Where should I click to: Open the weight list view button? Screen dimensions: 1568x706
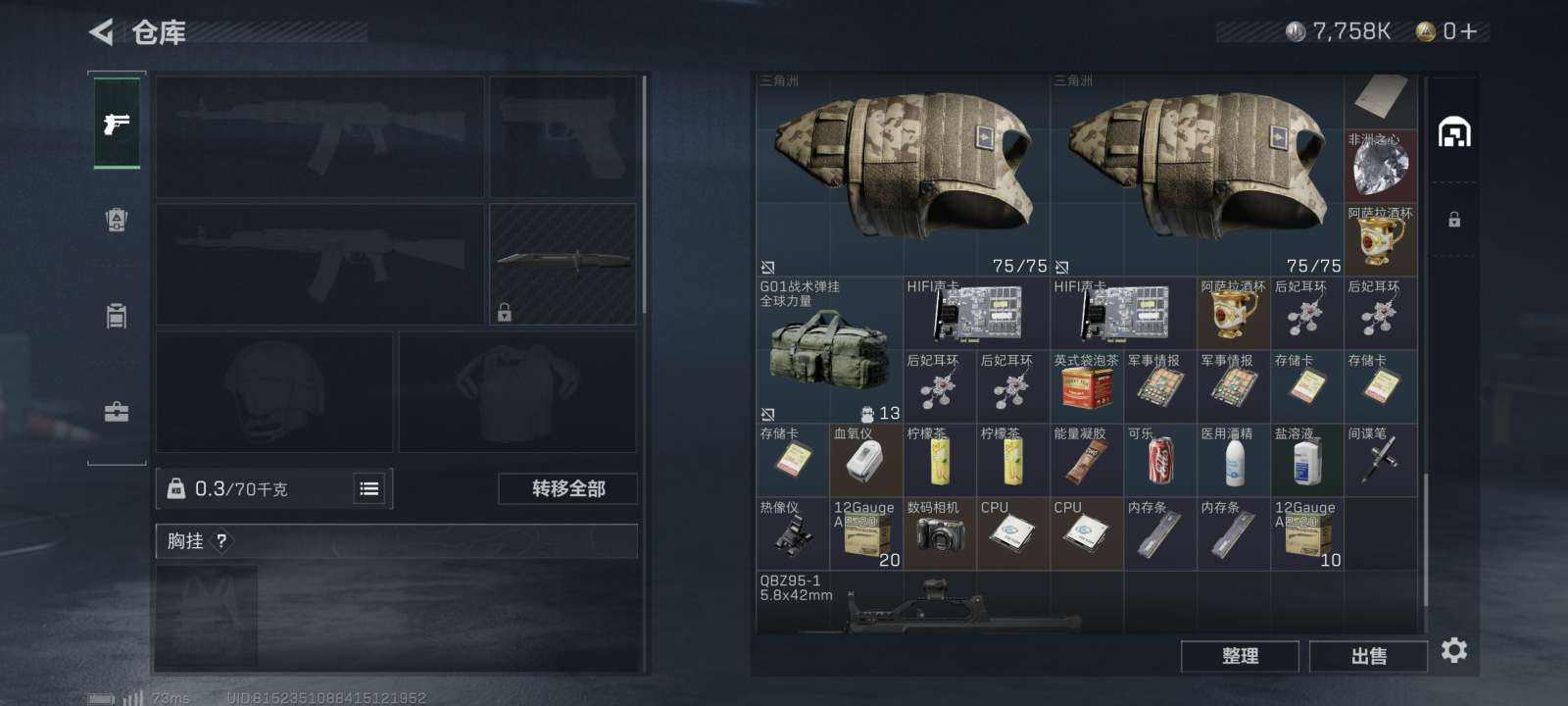click(369, 488)
